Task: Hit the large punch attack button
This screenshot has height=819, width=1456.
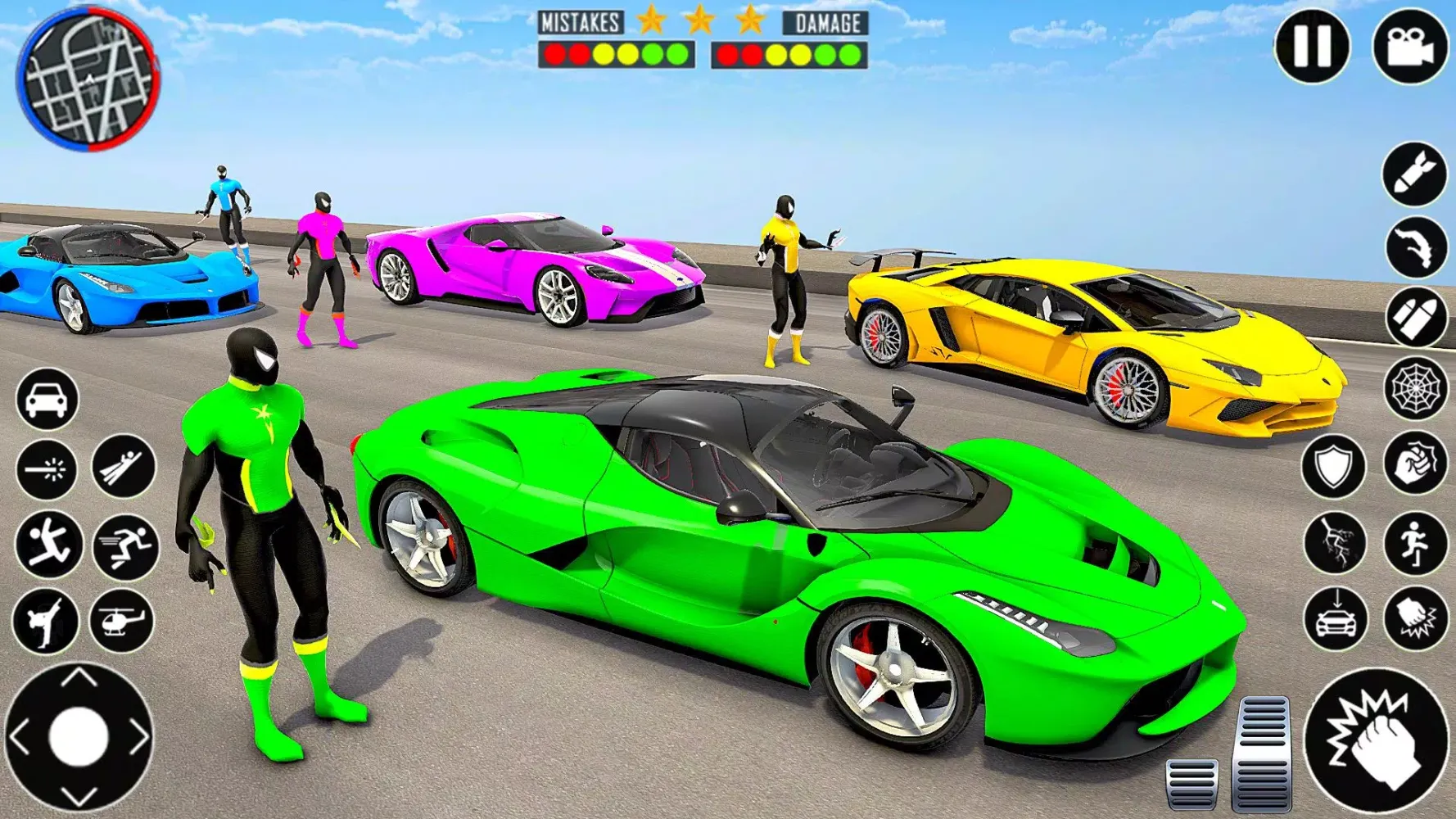Action: click(x=1377, y=741)
